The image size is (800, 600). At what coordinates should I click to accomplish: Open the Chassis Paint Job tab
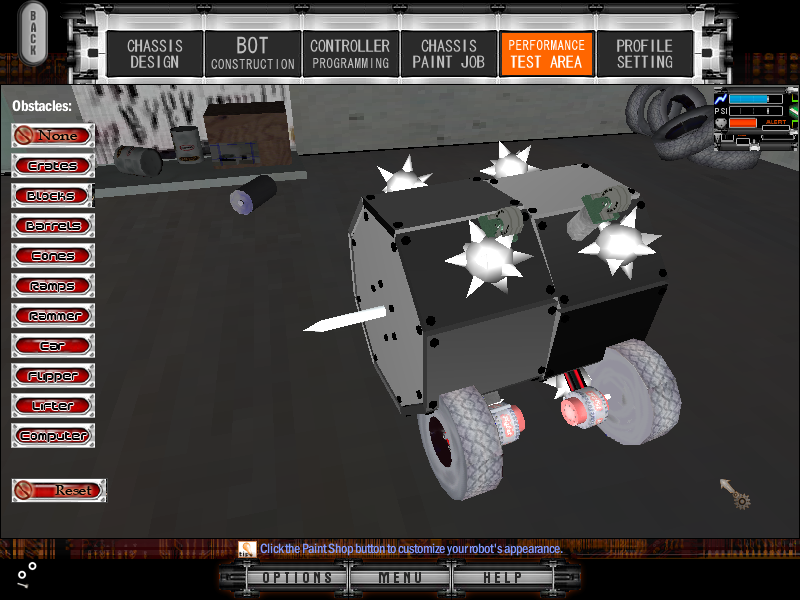point(448,54)
